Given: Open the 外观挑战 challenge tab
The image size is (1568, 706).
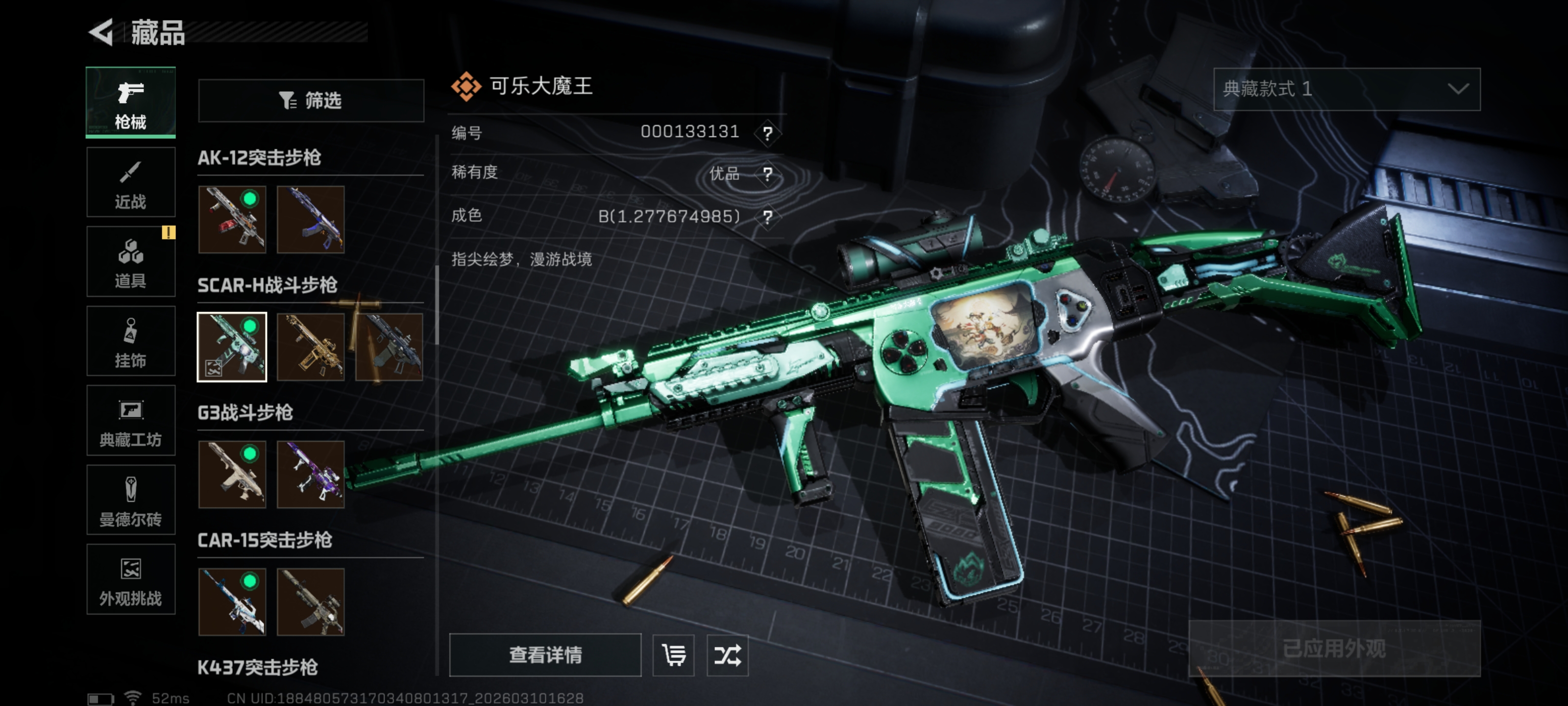Looking at the screenshot, I should click(131, 580).
